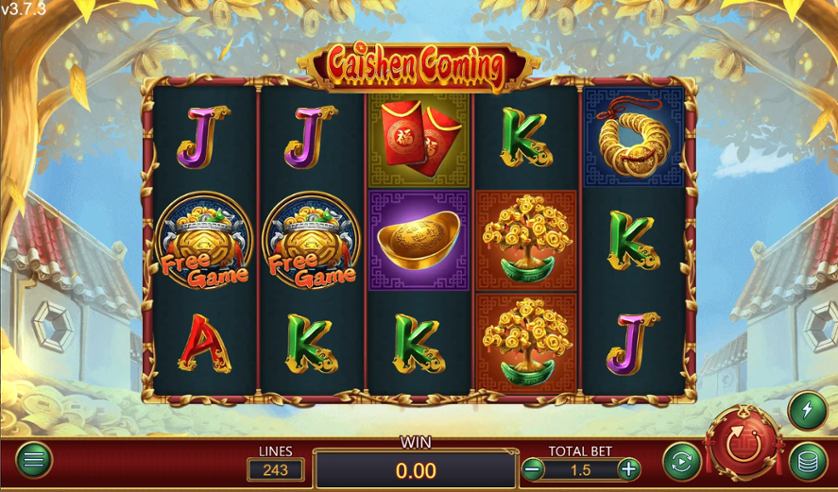
Task: Open the coin stack bet options
Action: coord(806,461)
